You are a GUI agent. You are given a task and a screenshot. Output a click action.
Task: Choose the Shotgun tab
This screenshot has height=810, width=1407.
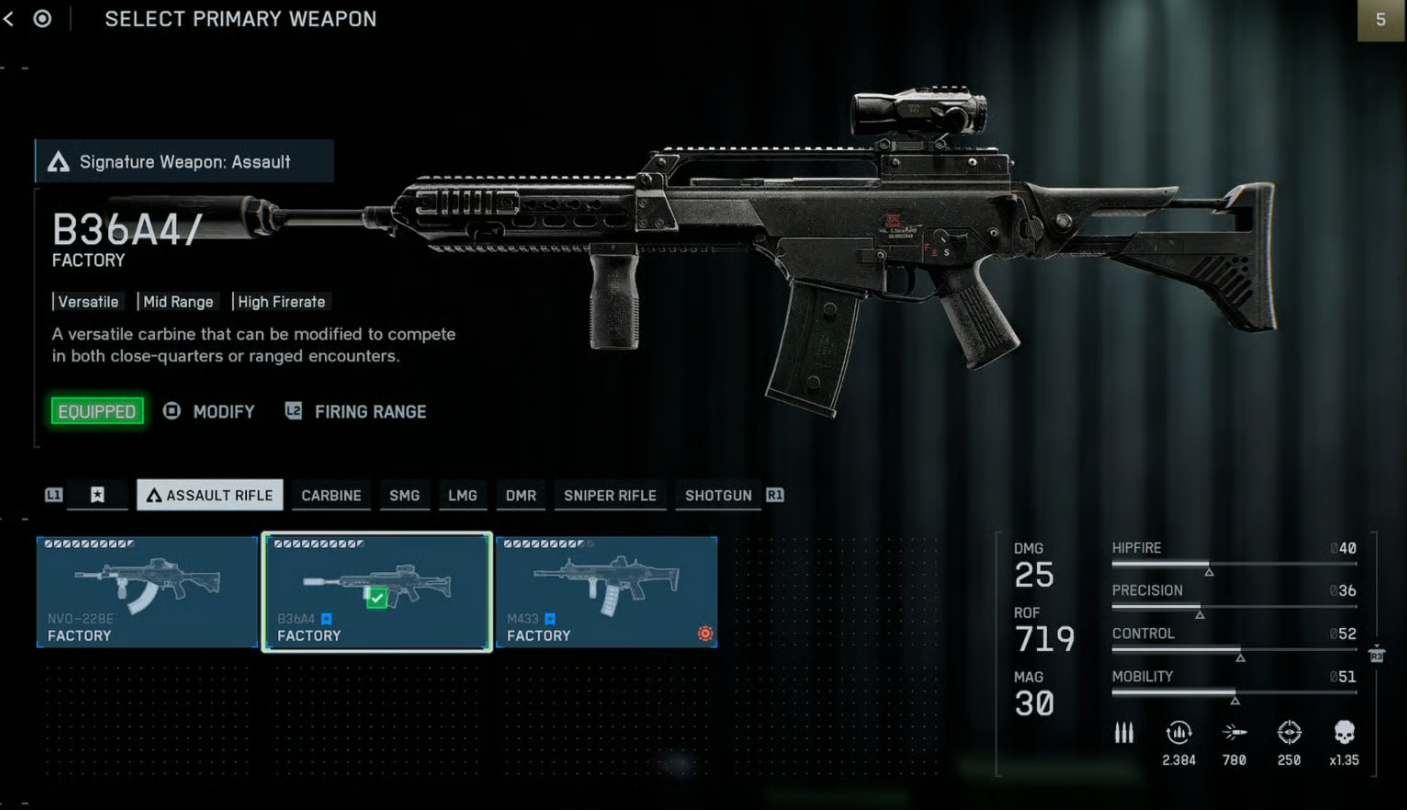point(718,495)
